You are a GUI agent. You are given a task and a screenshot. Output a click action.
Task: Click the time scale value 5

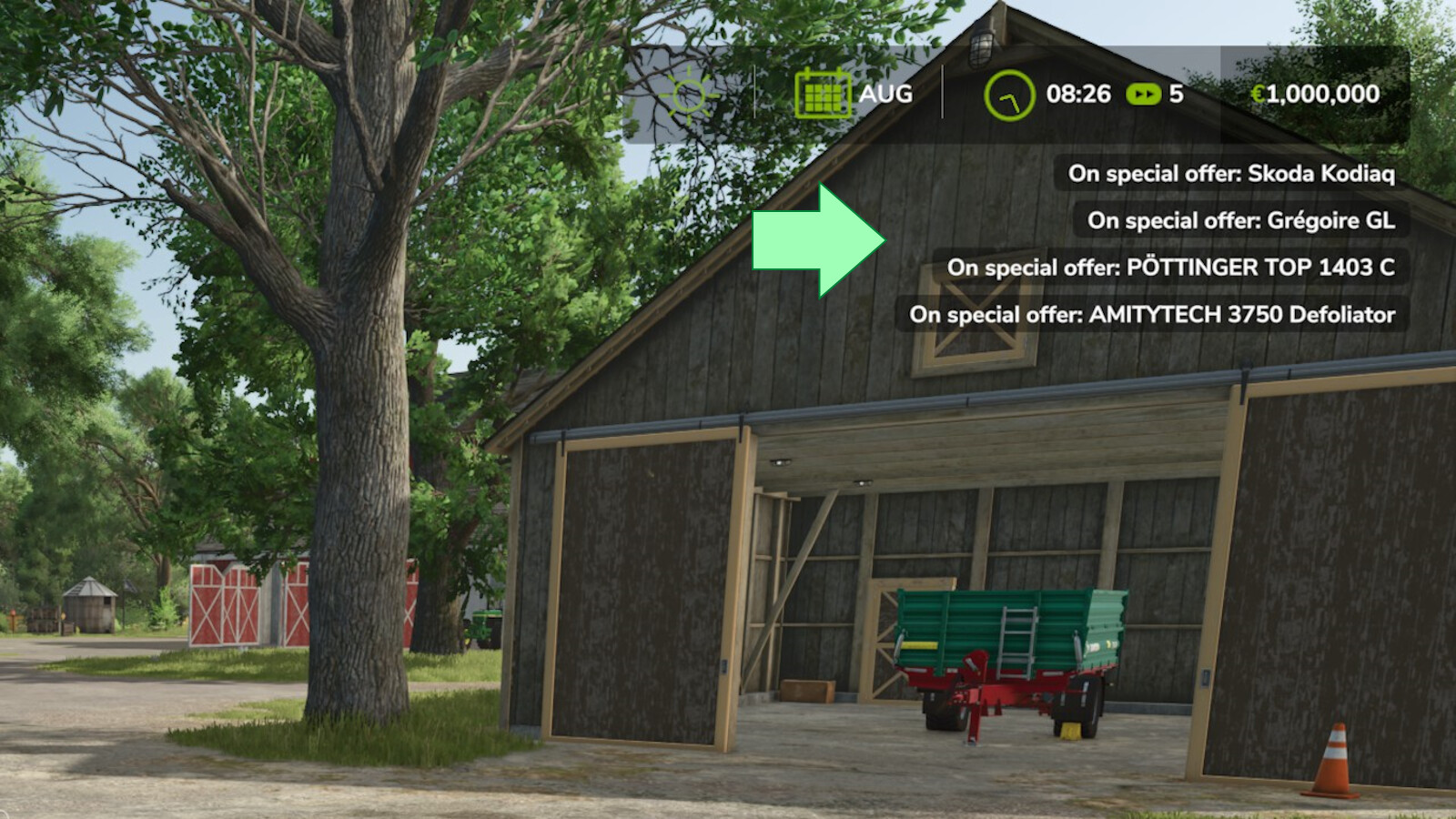coord(1175,95)
